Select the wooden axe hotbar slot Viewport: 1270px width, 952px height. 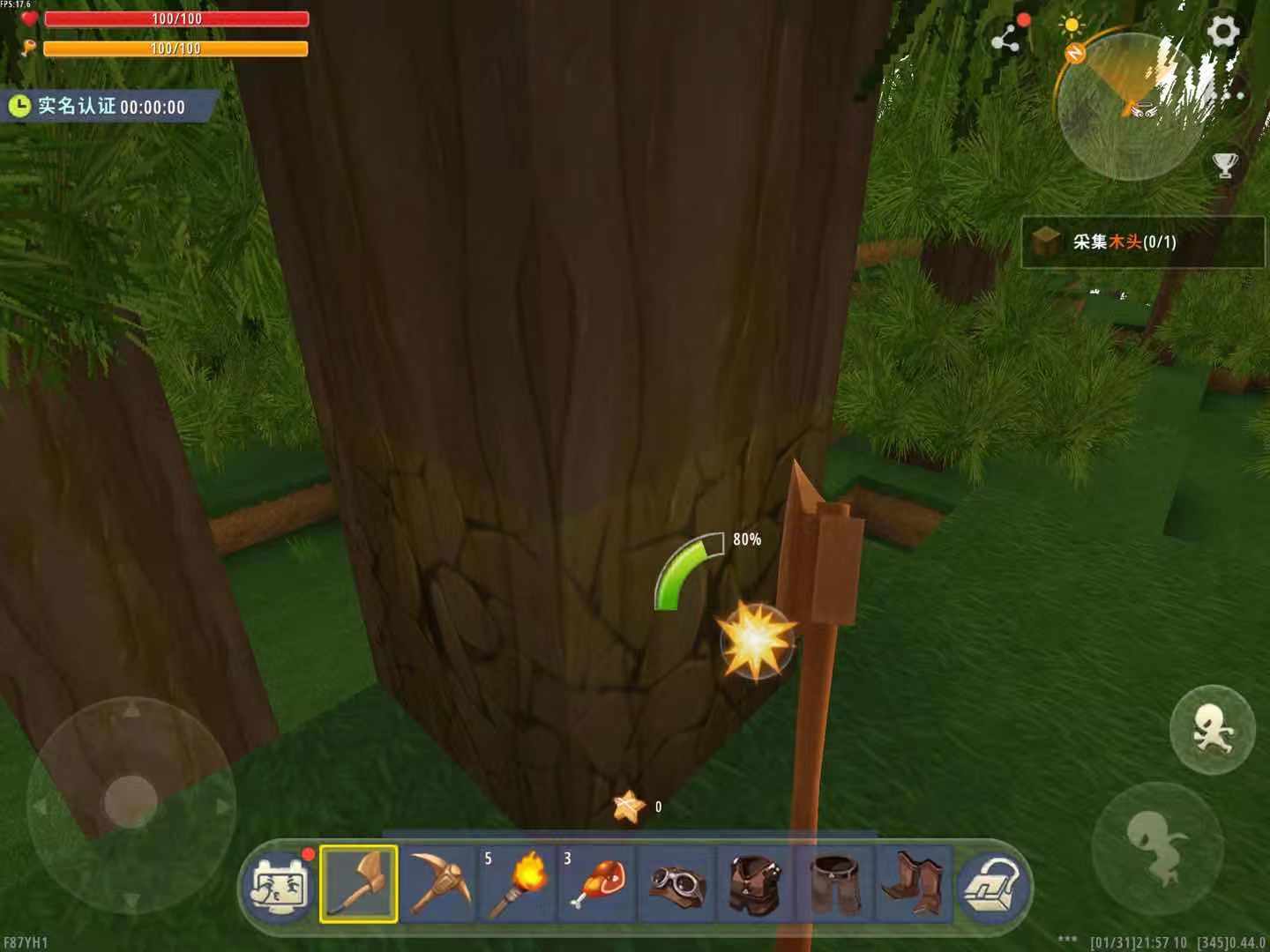click(x=359, y=883)
